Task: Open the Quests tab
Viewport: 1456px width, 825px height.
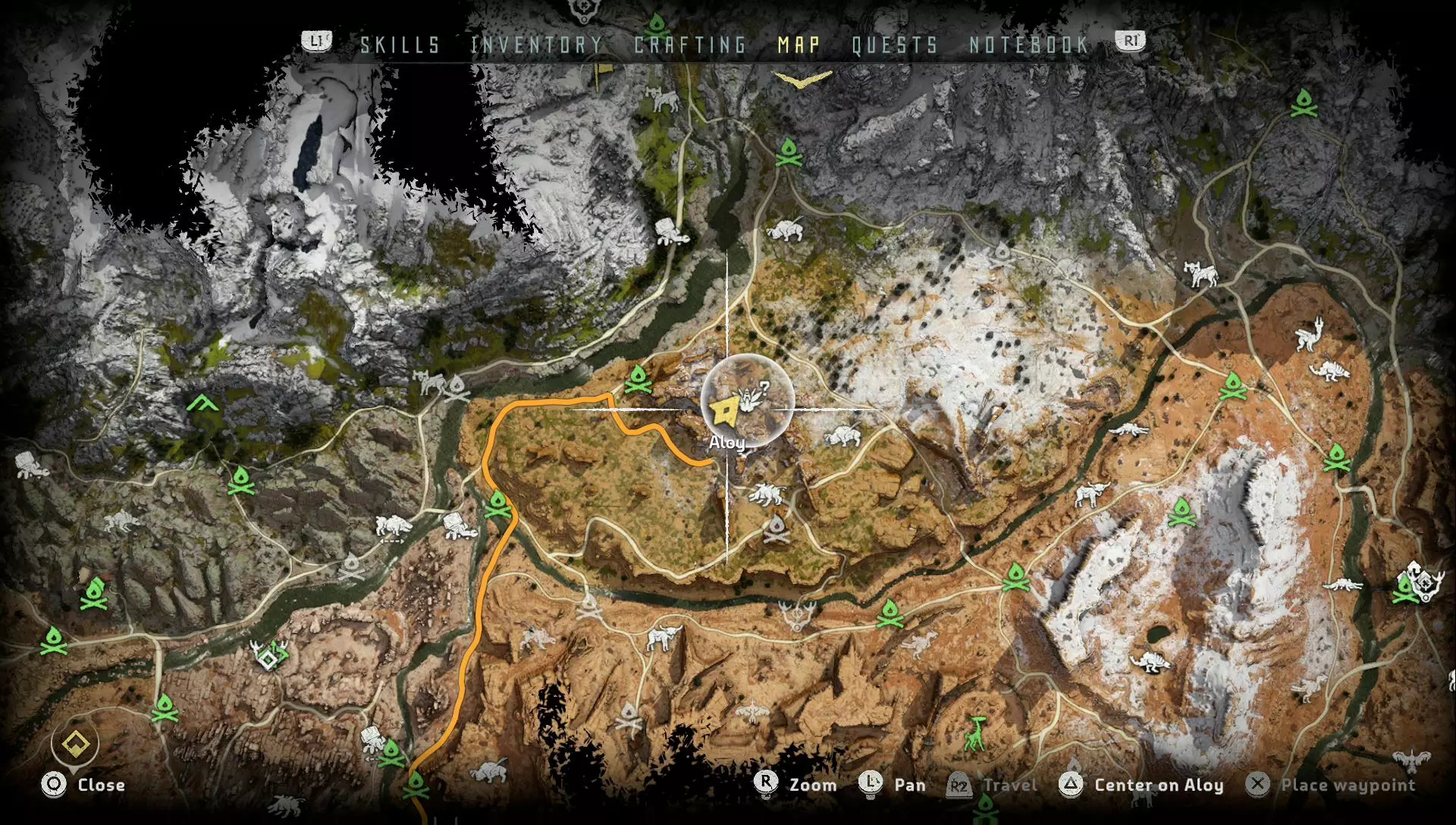Action: tap(895, 45)
